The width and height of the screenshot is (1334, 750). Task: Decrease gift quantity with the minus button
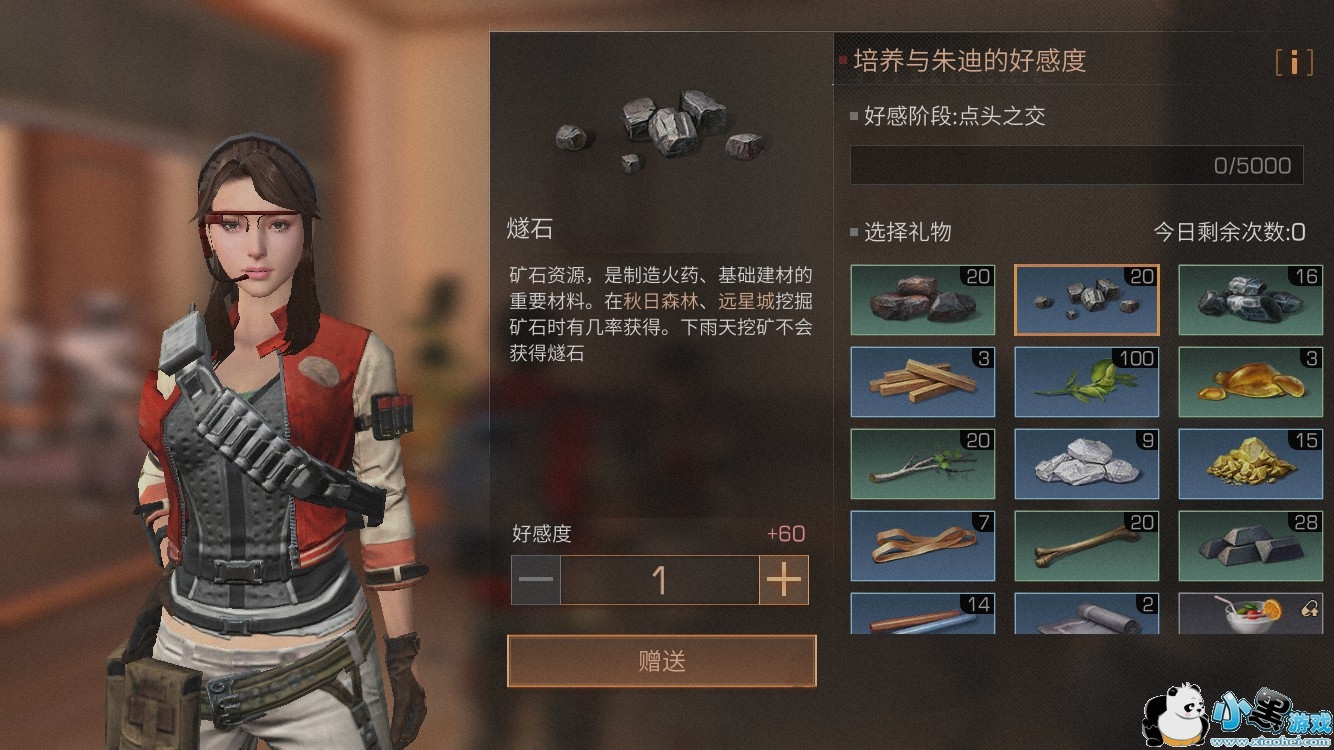536,580
